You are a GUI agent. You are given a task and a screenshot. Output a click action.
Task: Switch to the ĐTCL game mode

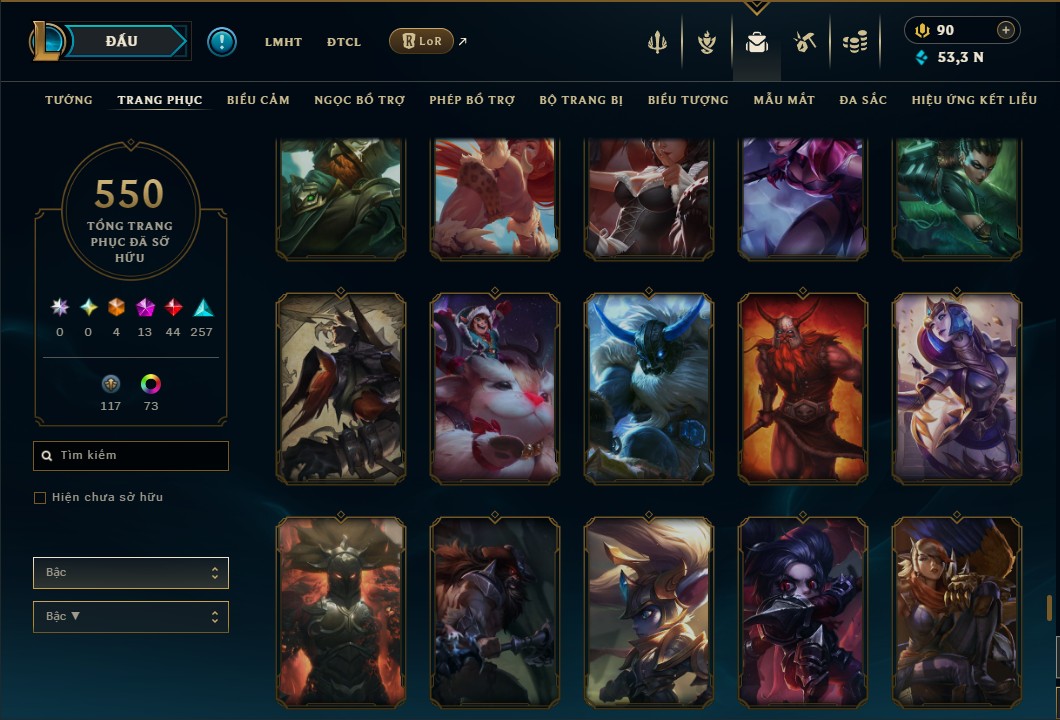click(x=344, y=42)
